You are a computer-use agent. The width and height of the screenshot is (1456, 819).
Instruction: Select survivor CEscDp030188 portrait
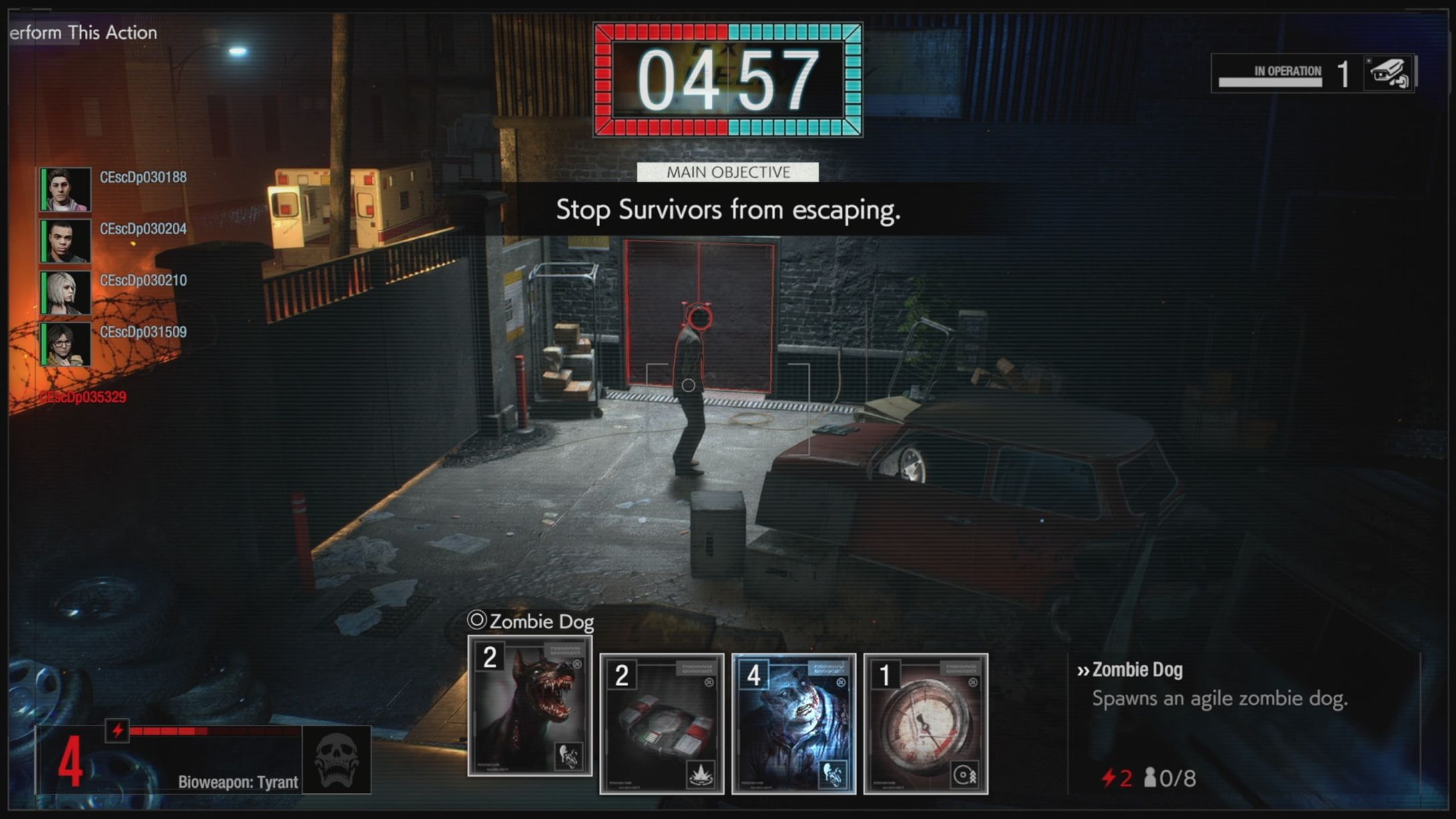pos(65,190)
